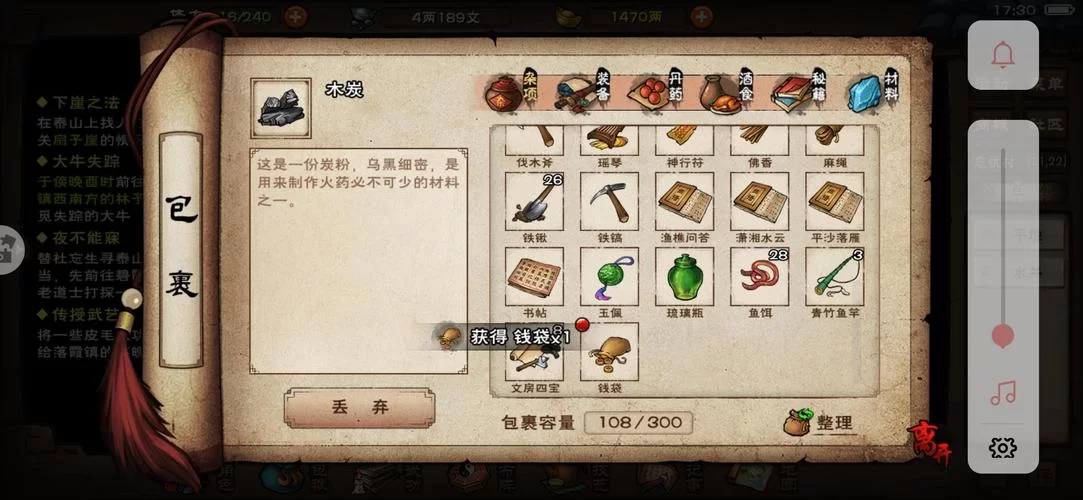Select the 铁锹 shovel slot
Image resolution: width=1083 pixels, height=500 pixels.
(534, 201)
